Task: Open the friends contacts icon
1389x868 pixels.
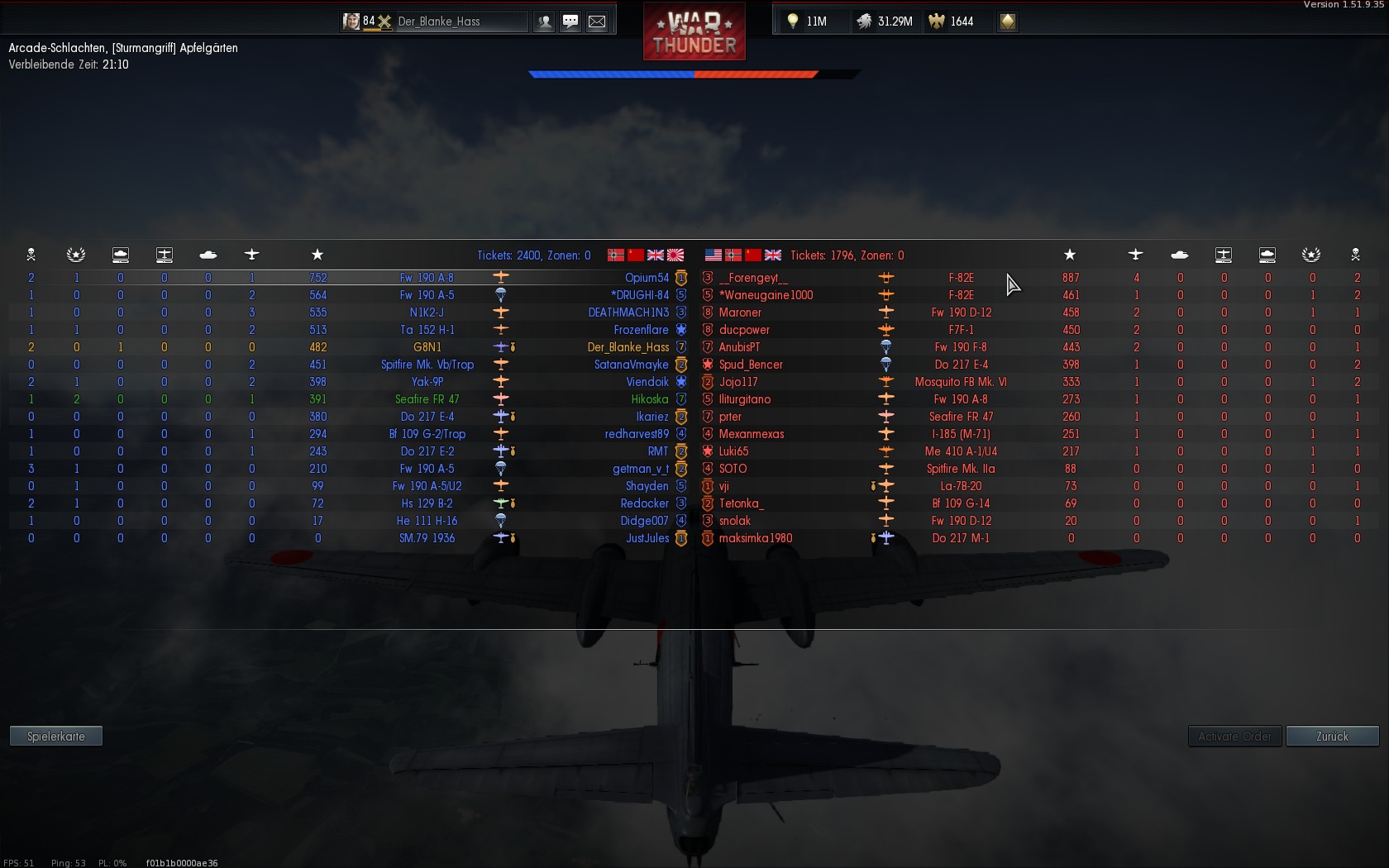Action: (x=544, y=21)
